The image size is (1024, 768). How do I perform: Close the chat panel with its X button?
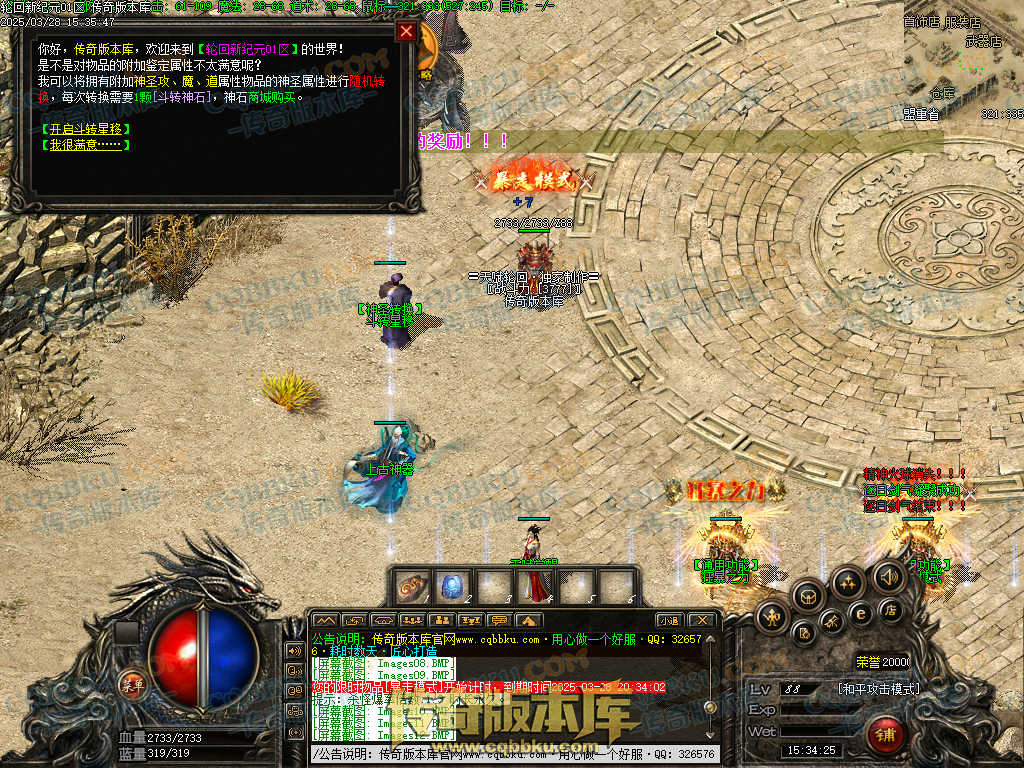702,620
